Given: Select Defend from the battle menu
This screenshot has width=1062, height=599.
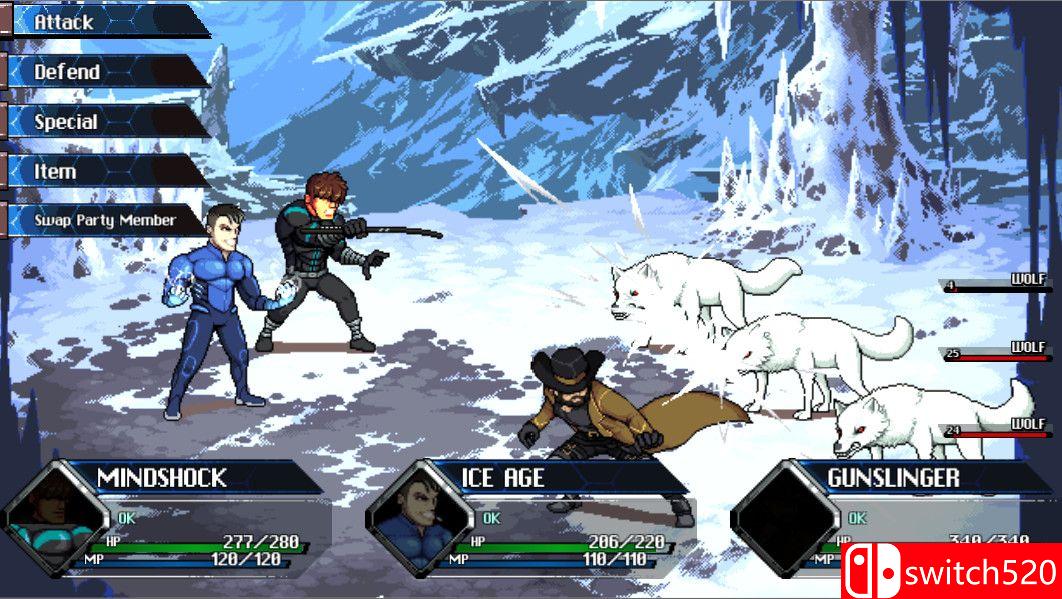Looking at the screenshot, I should [105, 71].
